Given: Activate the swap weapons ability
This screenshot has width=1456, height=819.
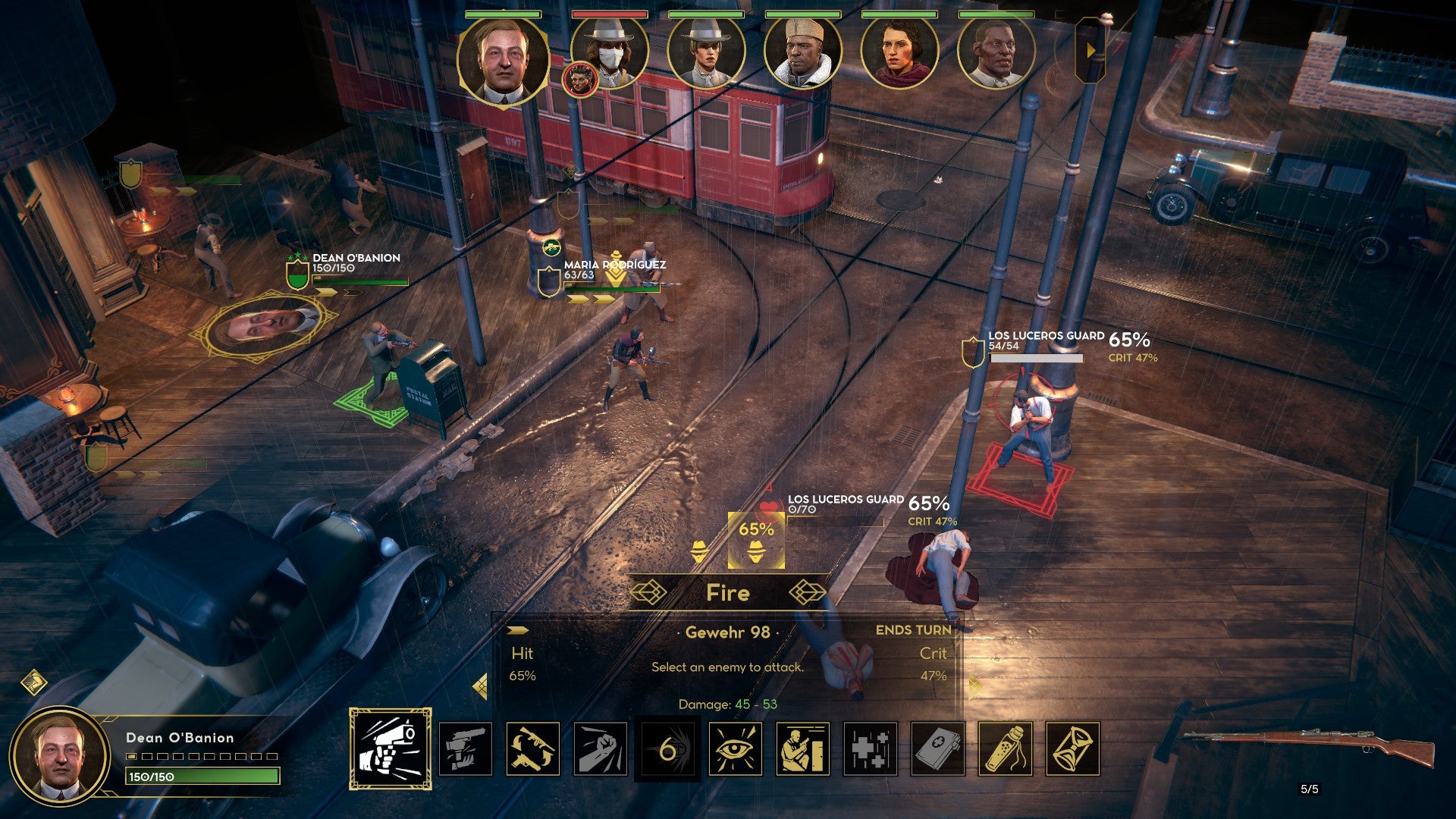Looking at the screenshot, I should pyautogui.click(x=533, y=749).
